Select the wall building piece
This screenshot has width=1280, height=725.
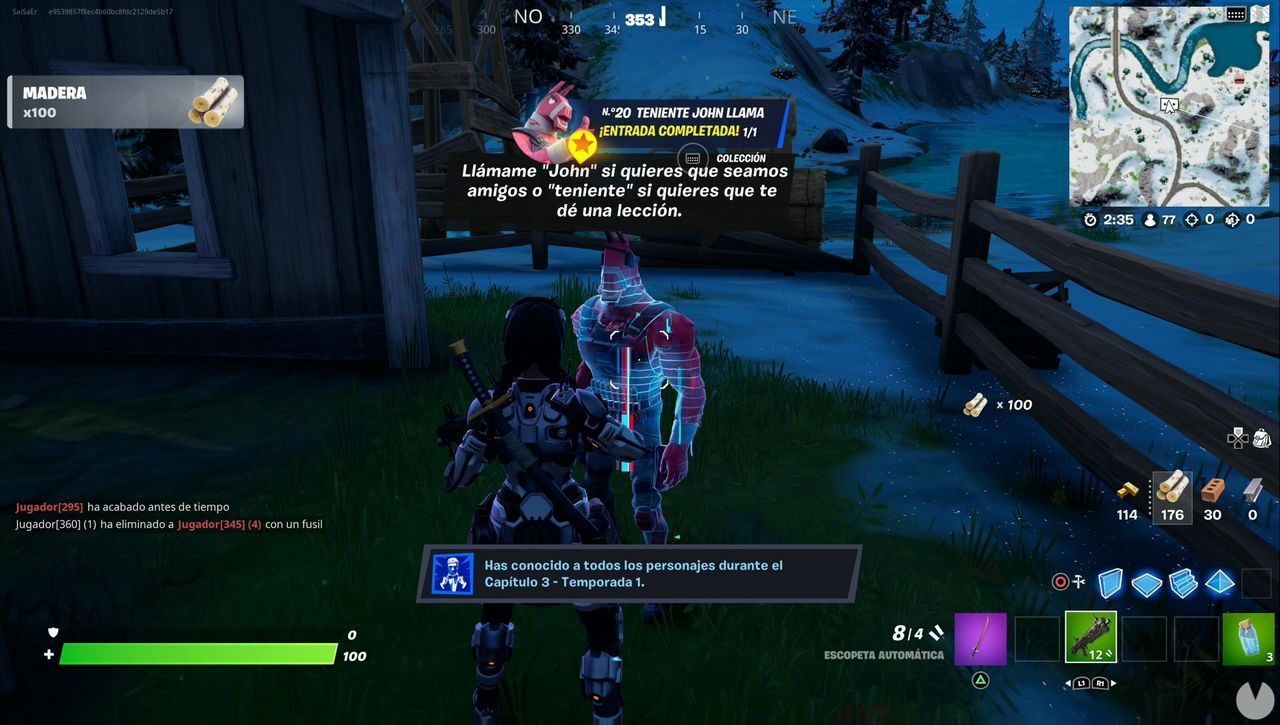tap(1110, 583)
